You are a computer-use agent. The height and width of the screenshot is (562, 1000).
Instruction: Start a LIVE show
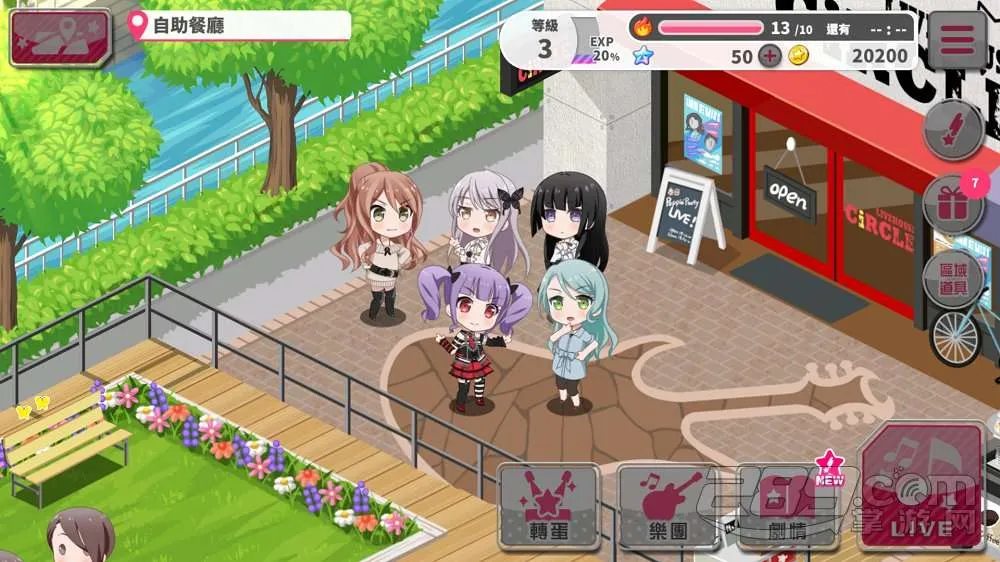[922, 485]
